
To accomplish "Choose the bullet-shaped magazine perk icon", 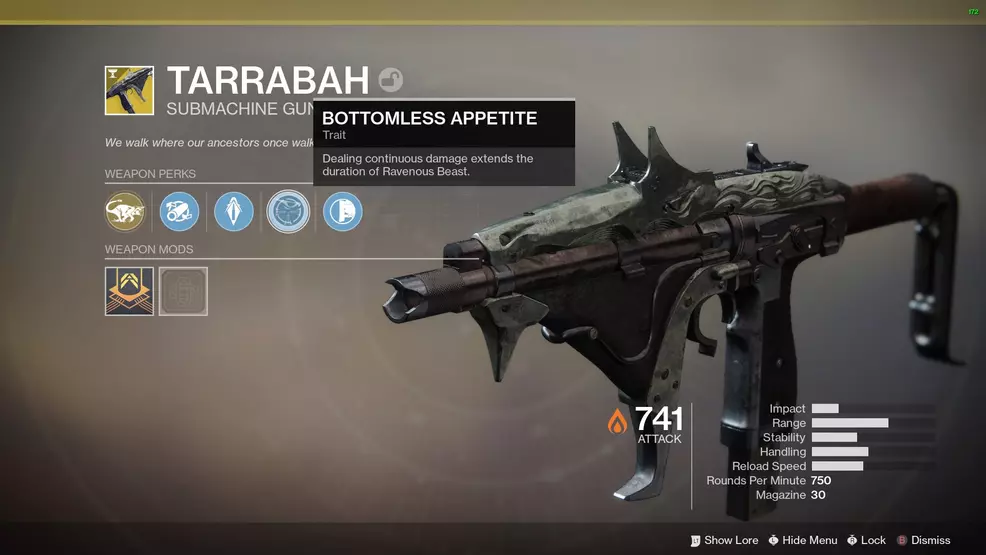I will 234,212.
